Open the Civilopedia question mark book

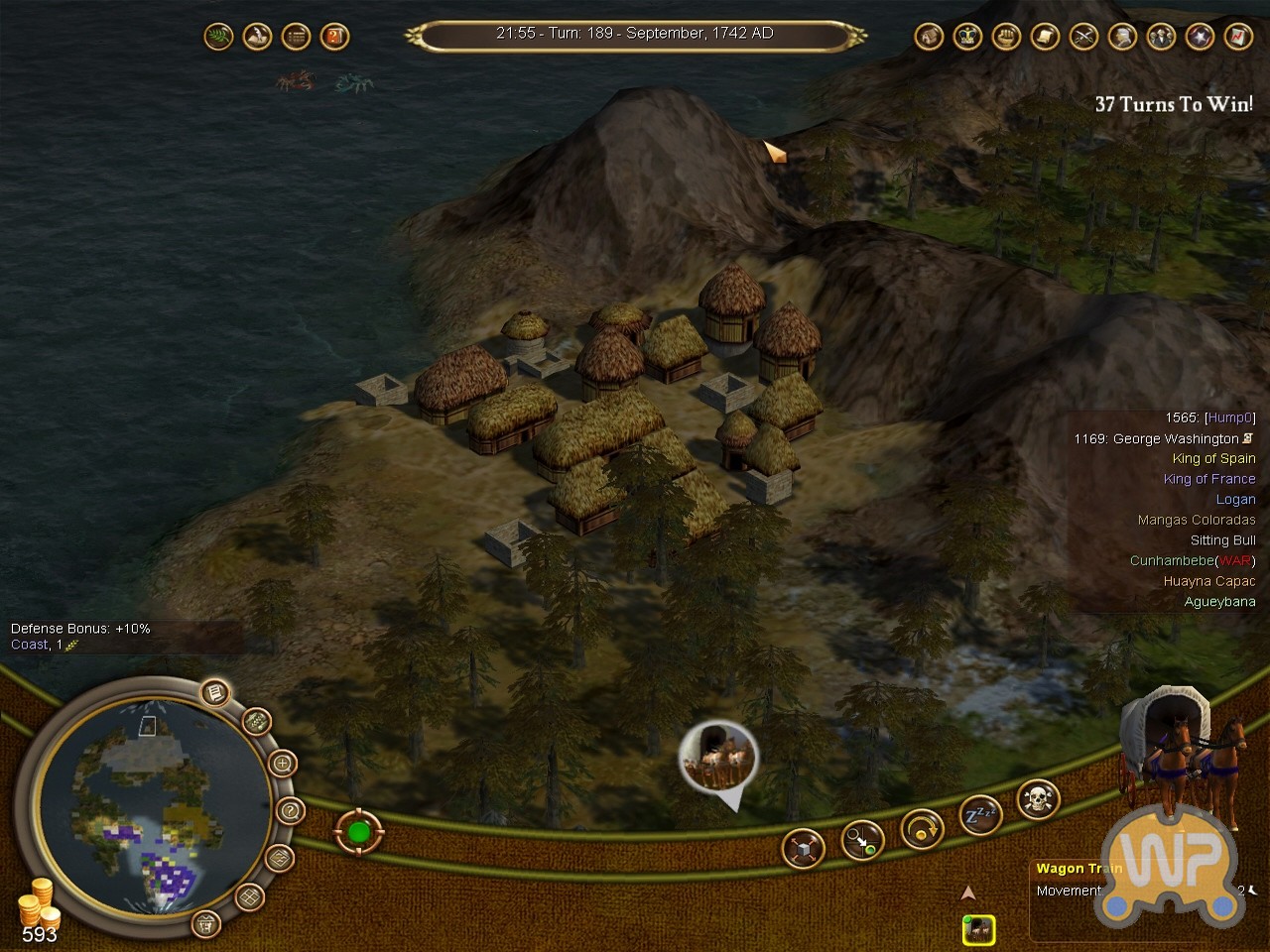click(335, 38)
